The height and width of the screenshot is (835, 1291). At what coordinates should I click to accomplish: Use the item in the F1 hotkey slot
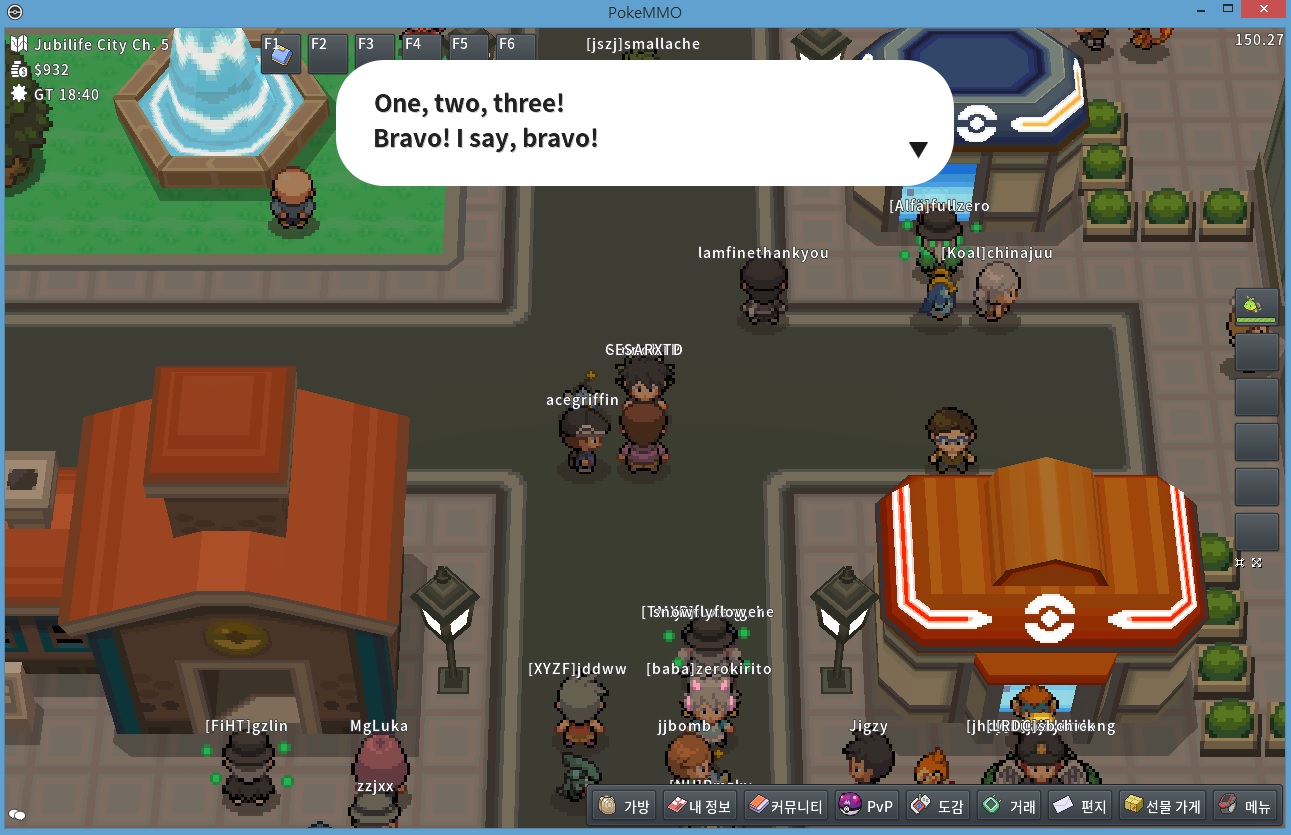pos(281,55)
